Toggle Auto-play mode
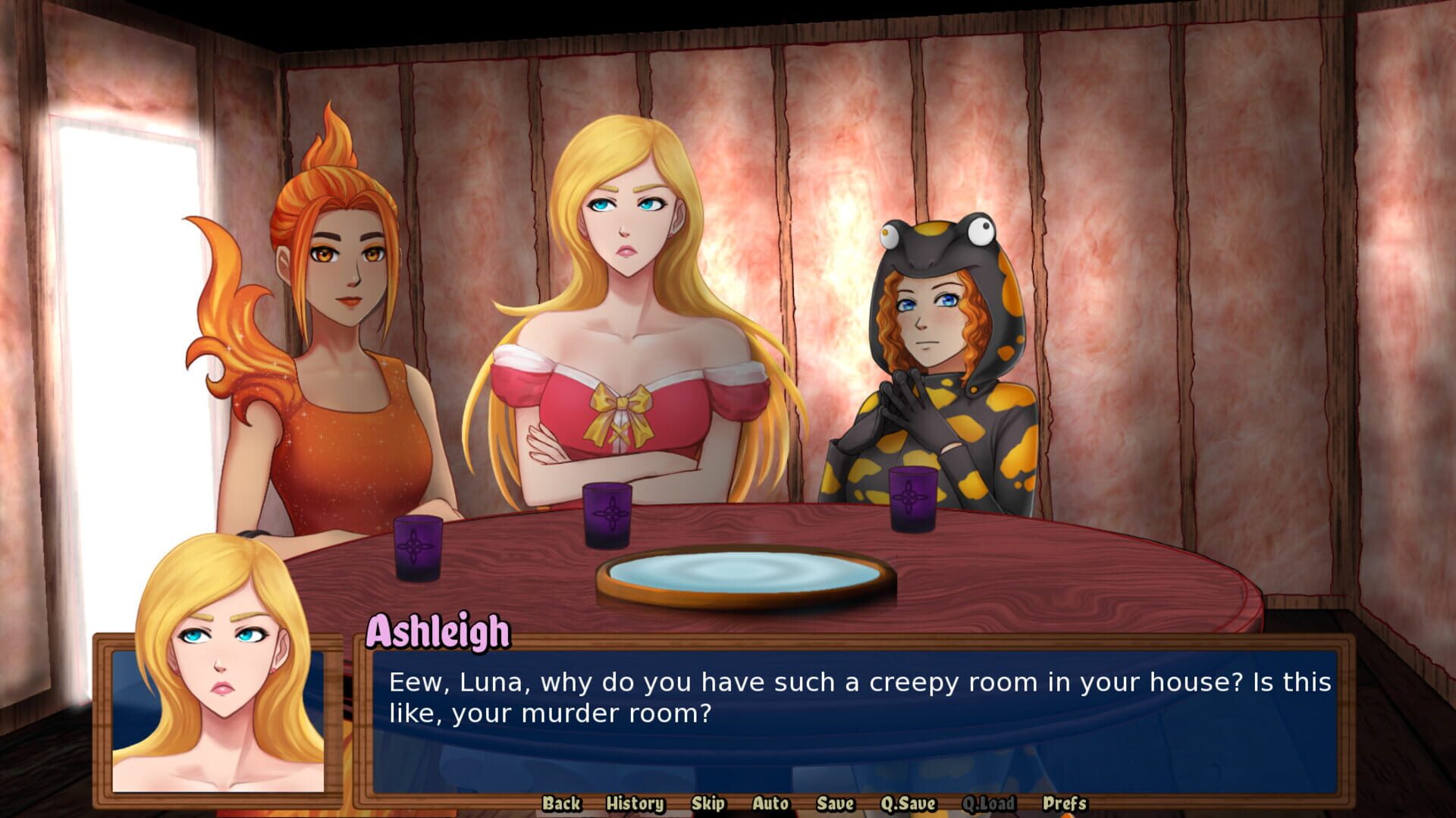This screenshot has width=1456, height=818. tap(769, 803)
